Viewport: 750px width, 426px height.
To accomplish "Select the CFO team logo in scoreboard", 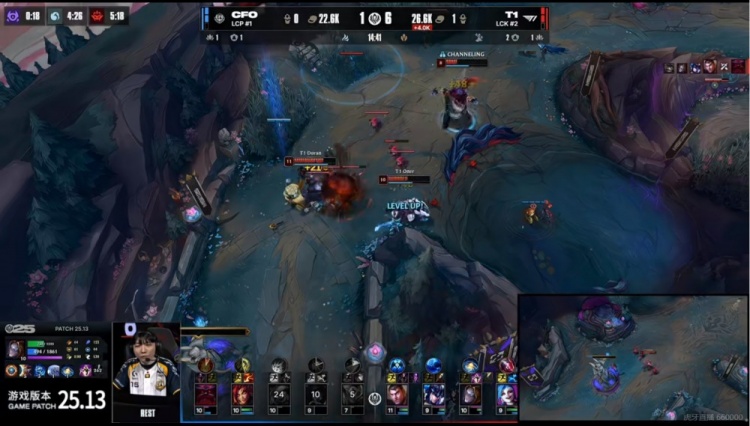I will coord(219,17).
